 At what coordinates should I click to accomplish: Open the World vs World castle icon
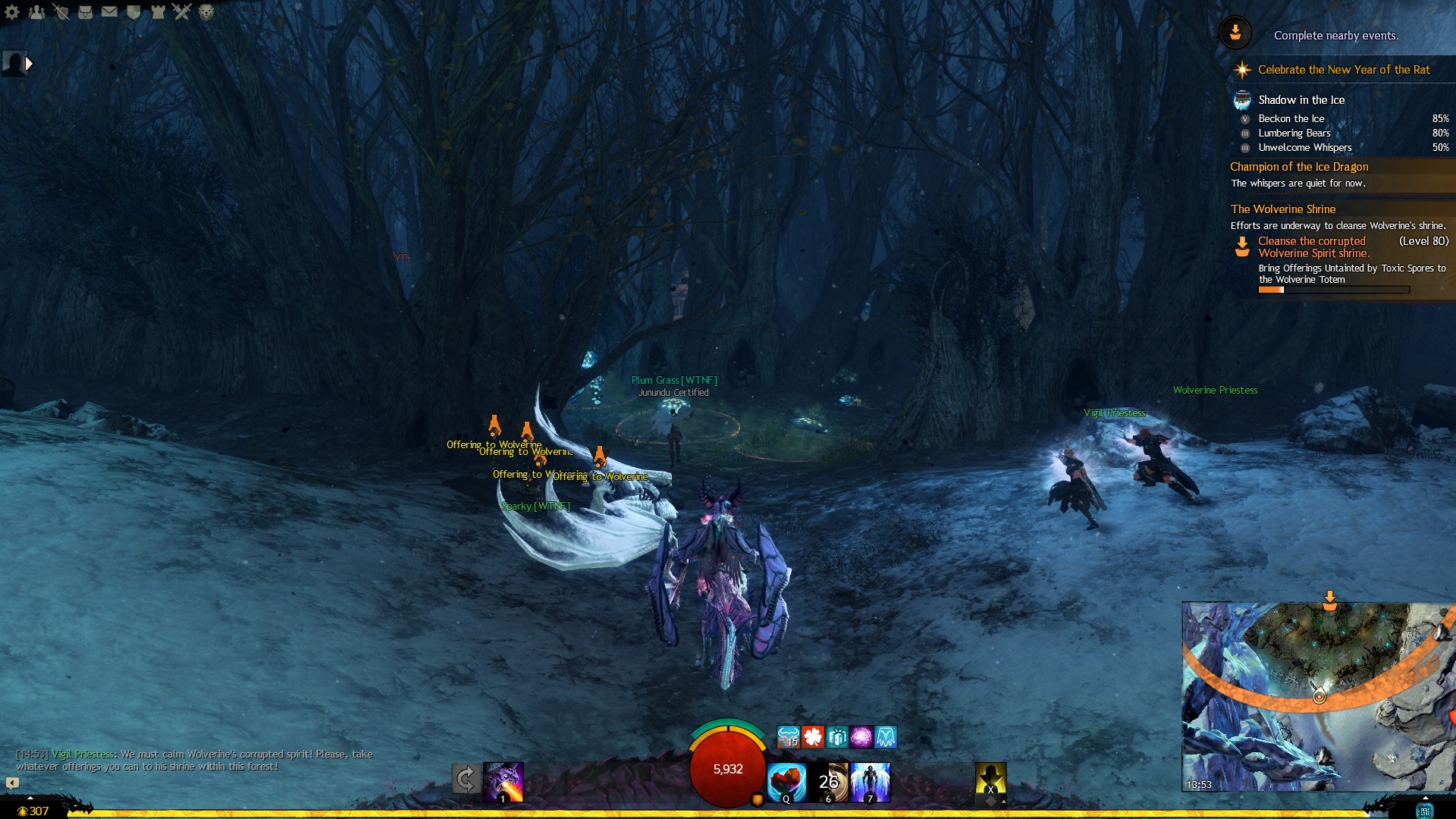pyautogui.click(x=158, y=12)
